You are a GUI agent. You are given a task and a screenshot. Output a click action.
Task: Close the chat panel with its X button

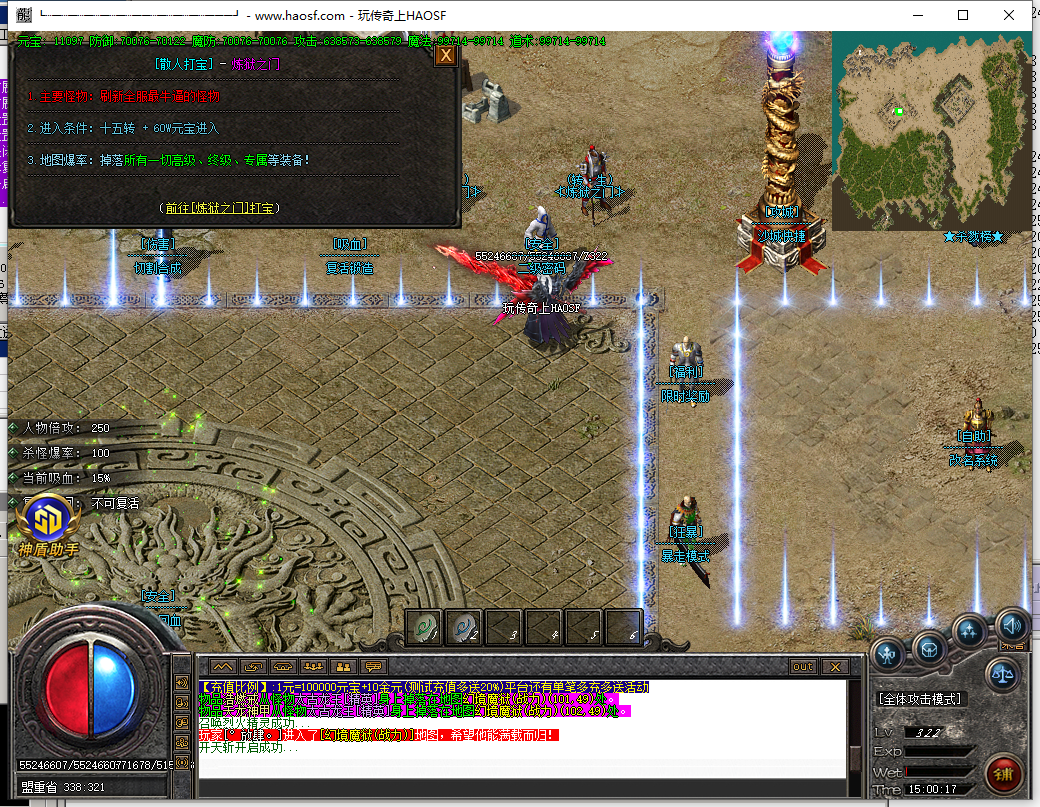tap(834, 667)
